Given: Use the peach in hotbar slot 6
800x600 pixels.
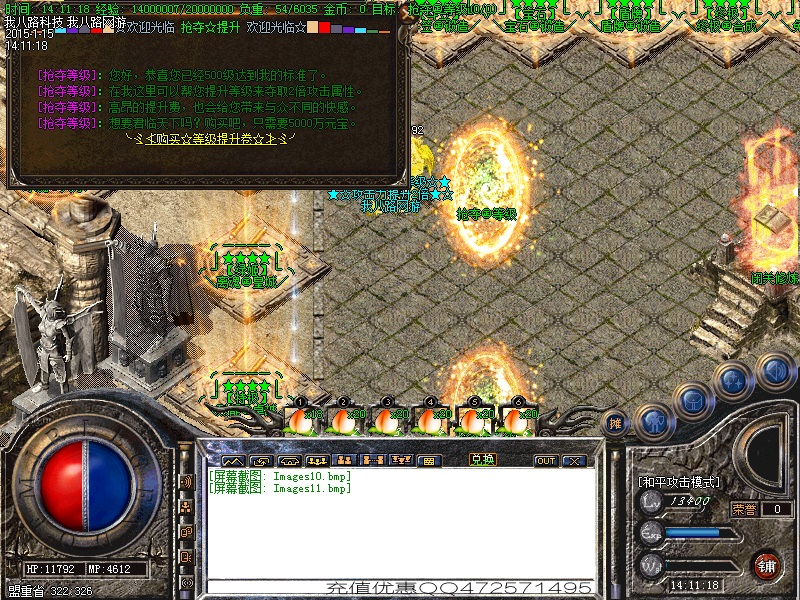Looking at the screenshot, I should tap(516, 419).
